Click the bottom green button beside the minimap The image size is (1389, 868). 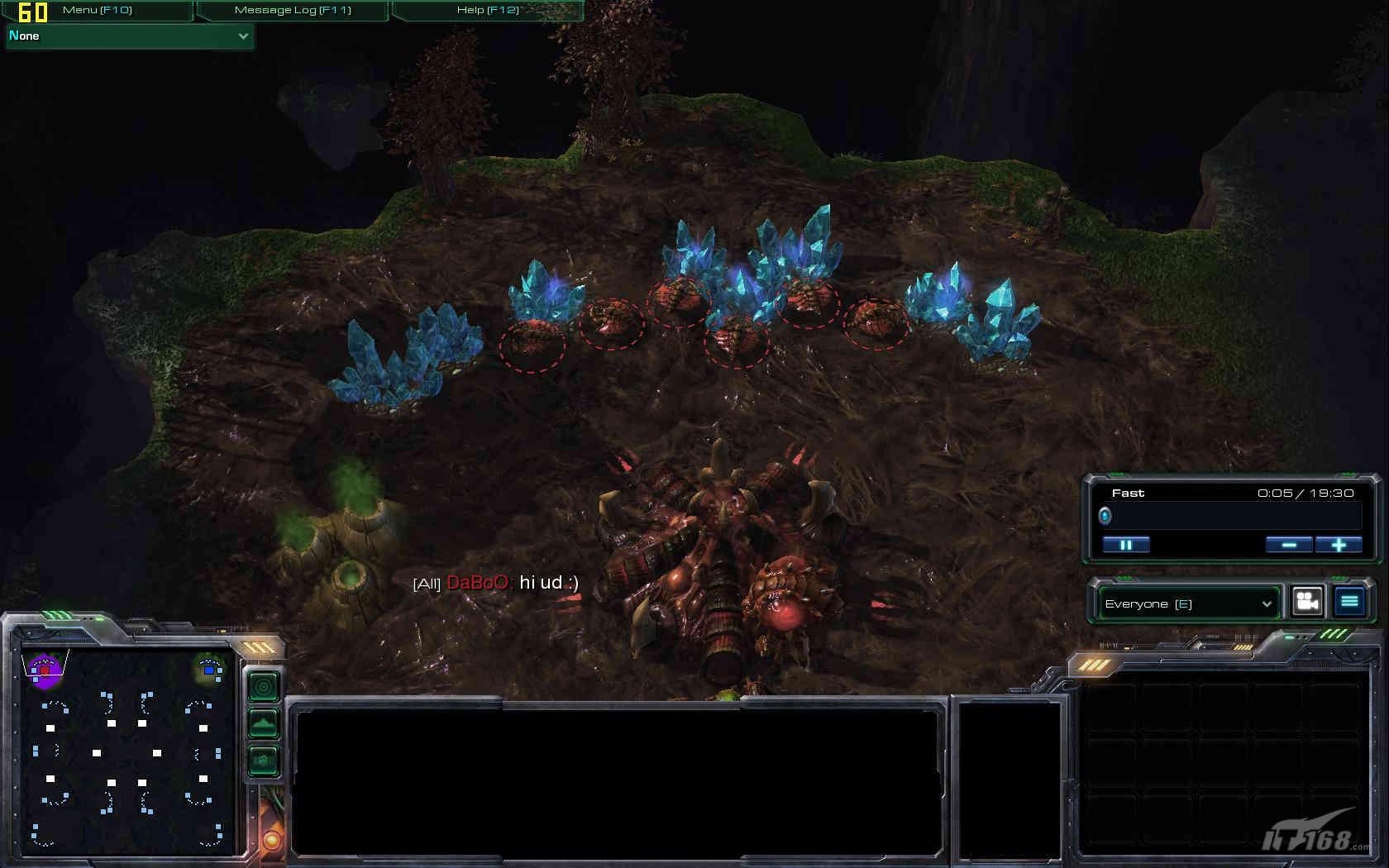pos(264,760)
